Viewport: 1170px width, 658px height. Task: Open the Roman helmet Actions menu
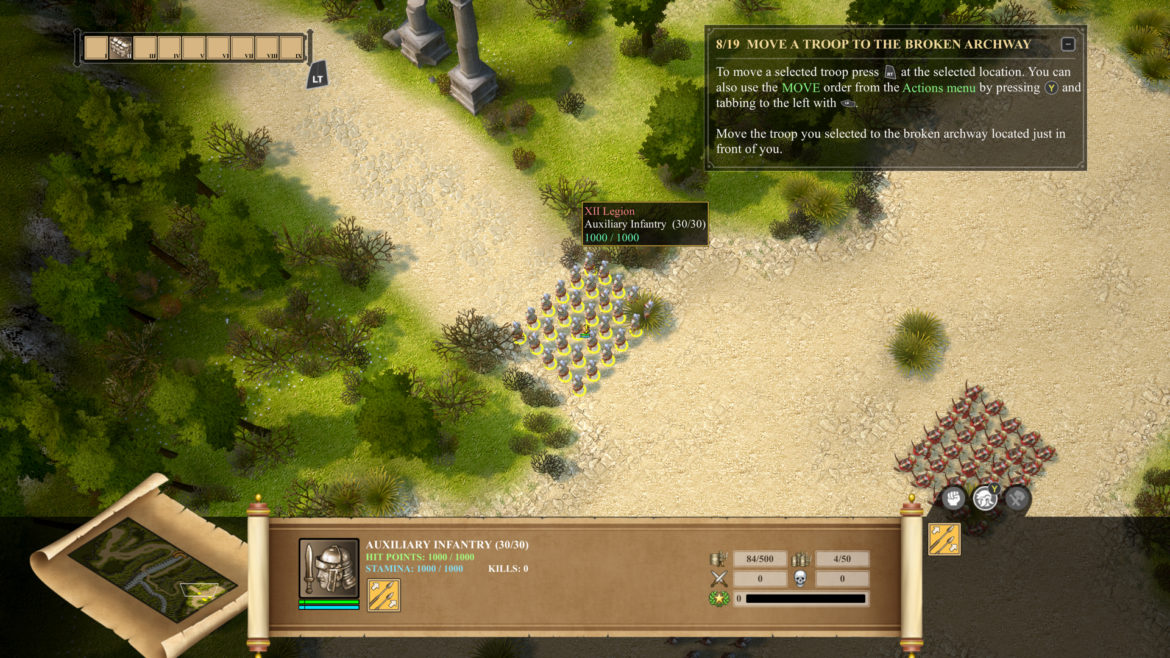tap(985, 497)
